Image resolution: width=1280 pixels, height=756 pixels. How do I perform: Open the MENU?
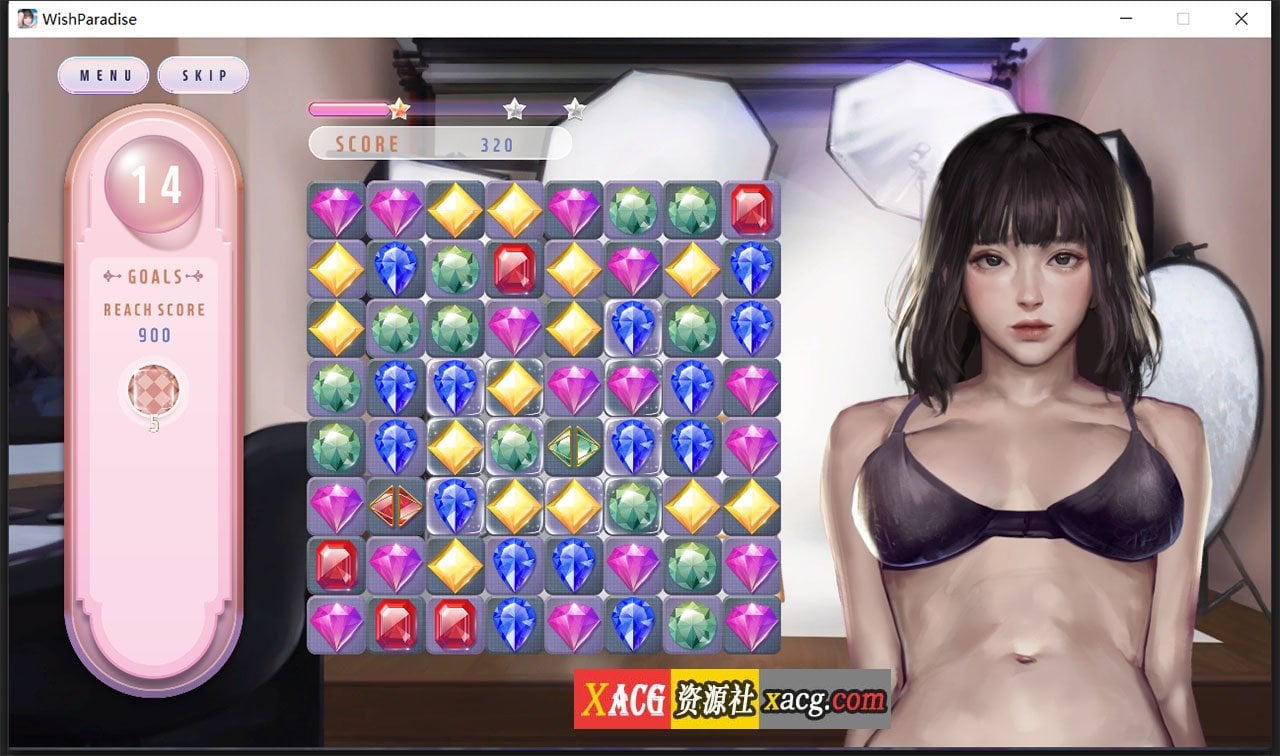point(103,74)
